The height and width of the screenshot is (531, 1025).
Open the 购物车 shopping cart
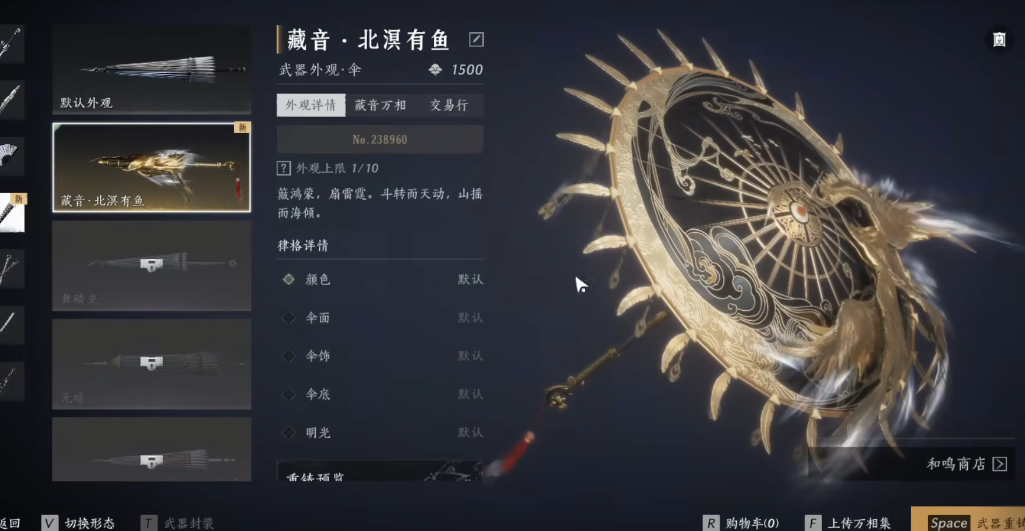coord(740,522)
